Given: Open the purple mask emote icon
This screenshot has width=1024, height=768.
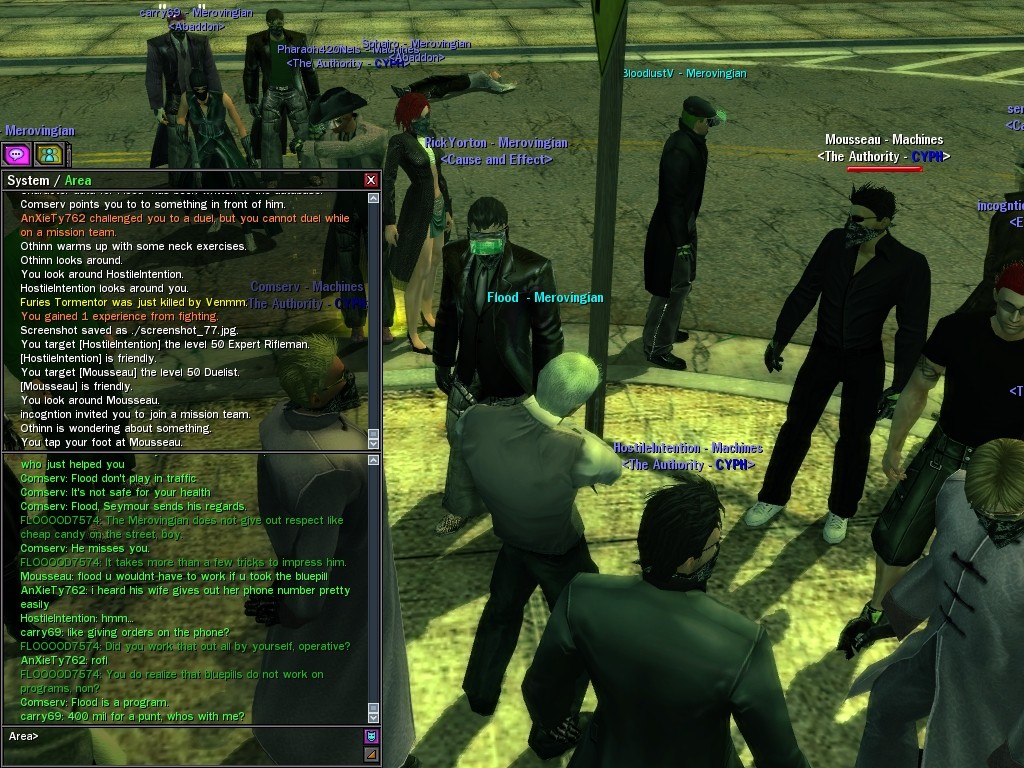Looking at the screenshot, I should (x=372, y=737).
